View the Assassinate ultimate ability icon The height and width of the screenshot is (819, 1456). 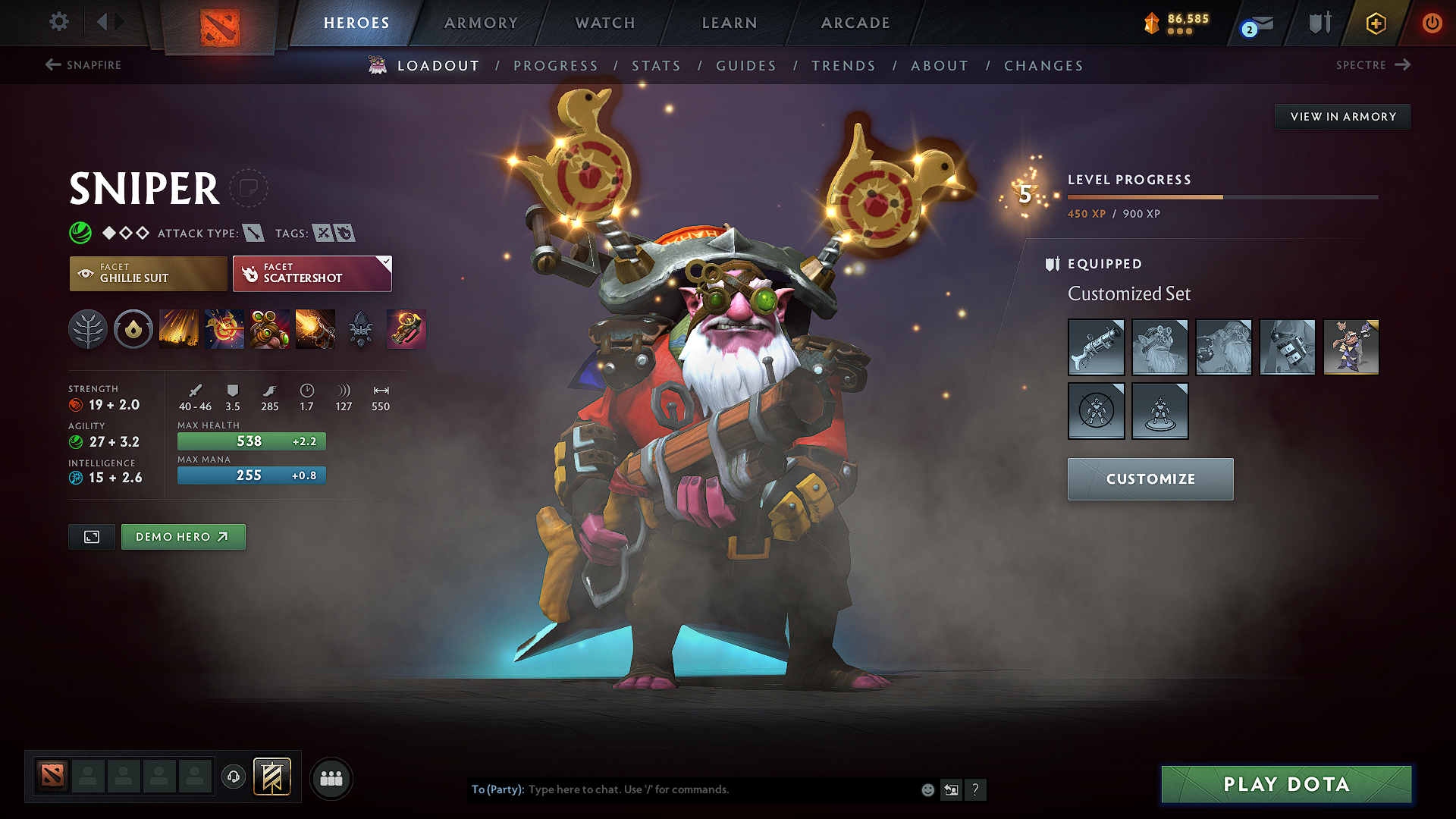point(315,329)
